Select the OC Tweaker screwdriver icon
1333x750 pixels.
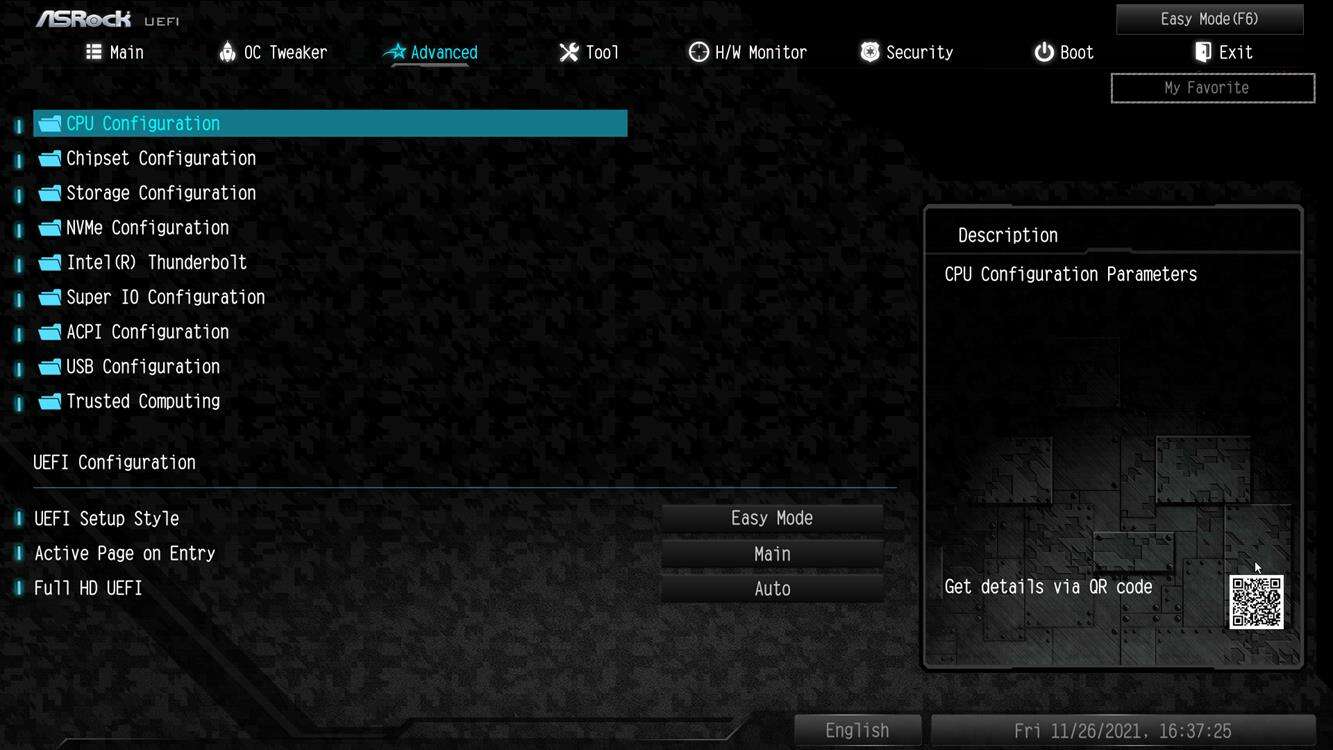tap(227, 51)
